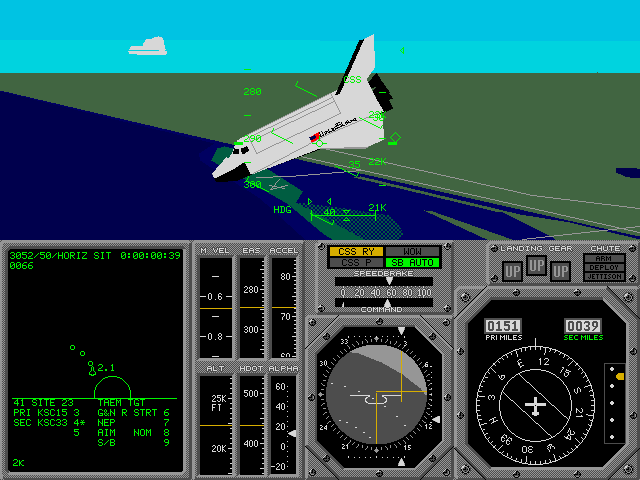The image size is (640, 480).
Task: Adjust the speedbrake slider scale
Action: pyautogui.click(x=384, y=292)
